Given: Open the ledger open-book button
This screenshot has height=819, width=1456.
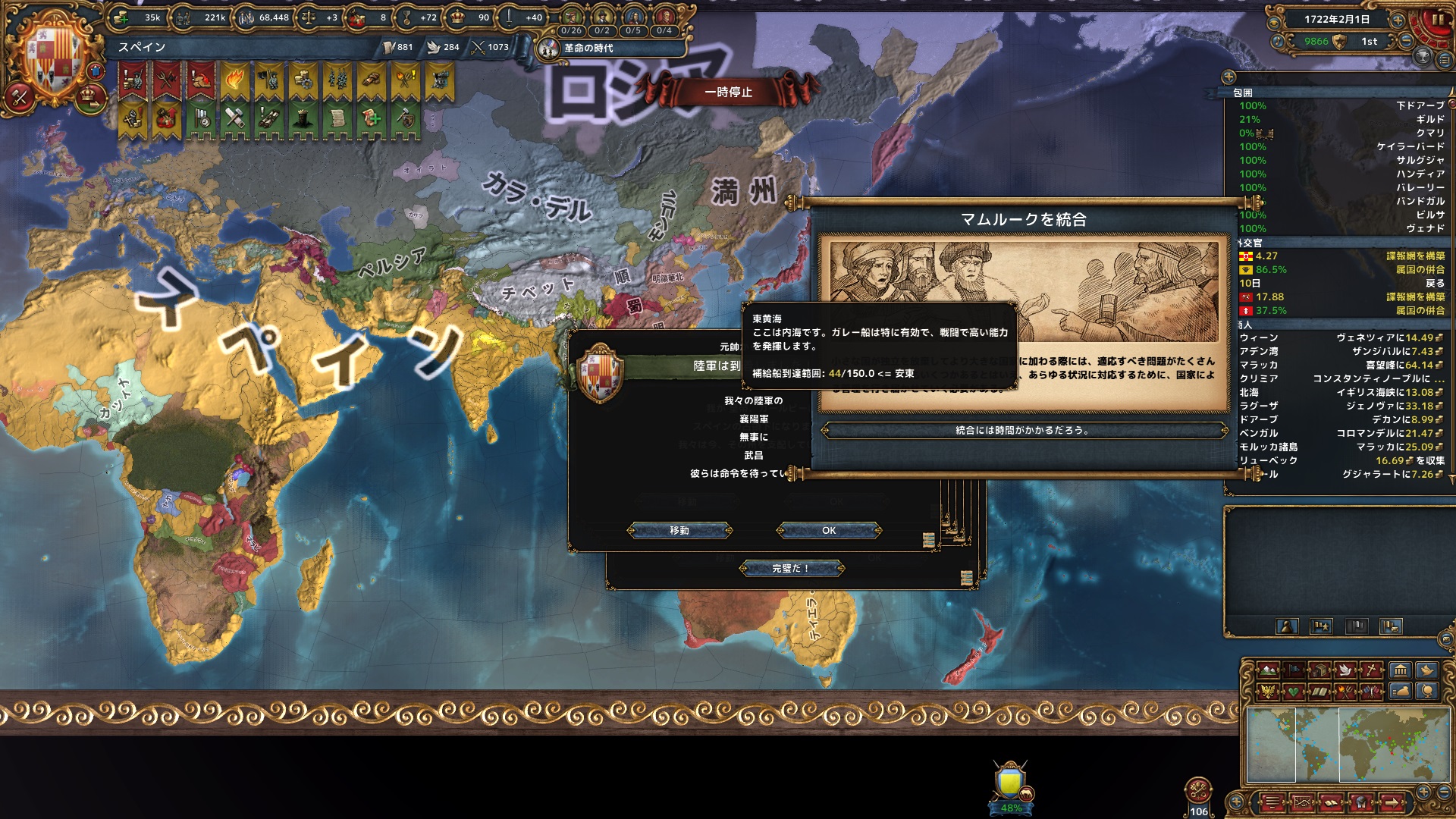Looking at the screenshot, I should [x=1331, y=802].
